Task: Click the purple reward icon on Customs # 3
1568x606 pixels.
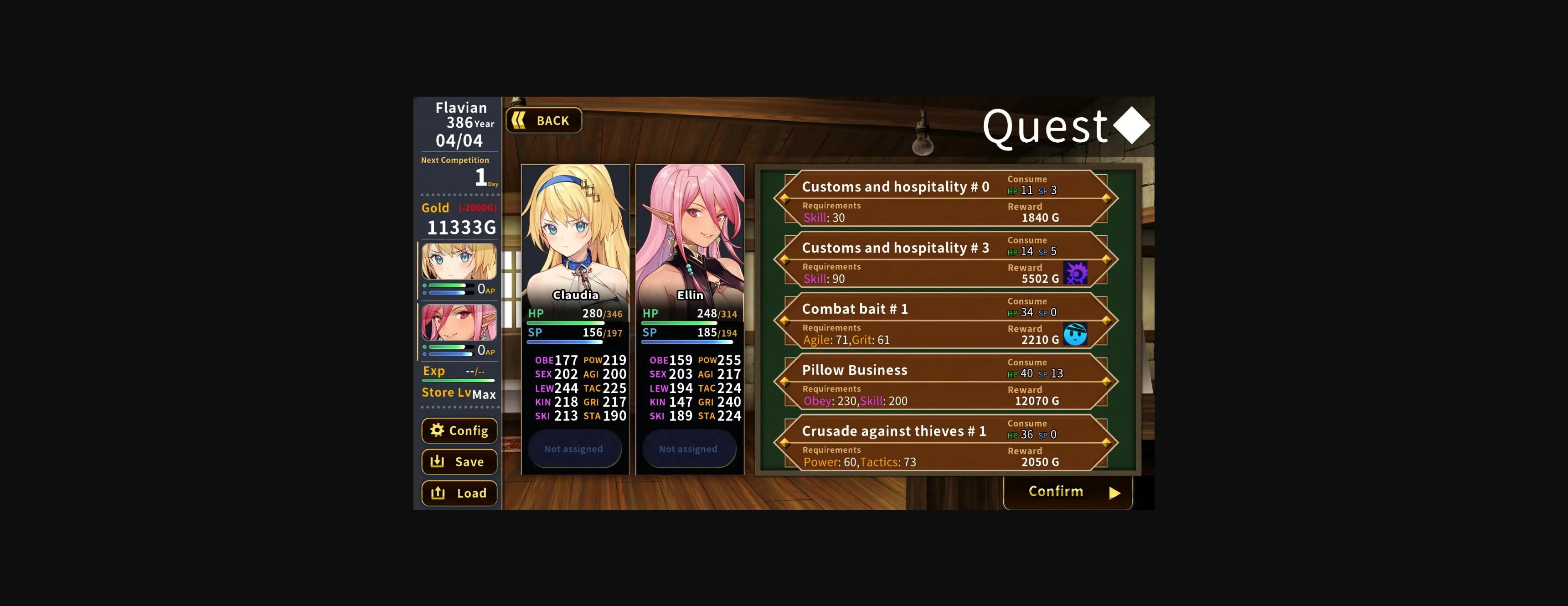Action: [x=1075, y=274]
